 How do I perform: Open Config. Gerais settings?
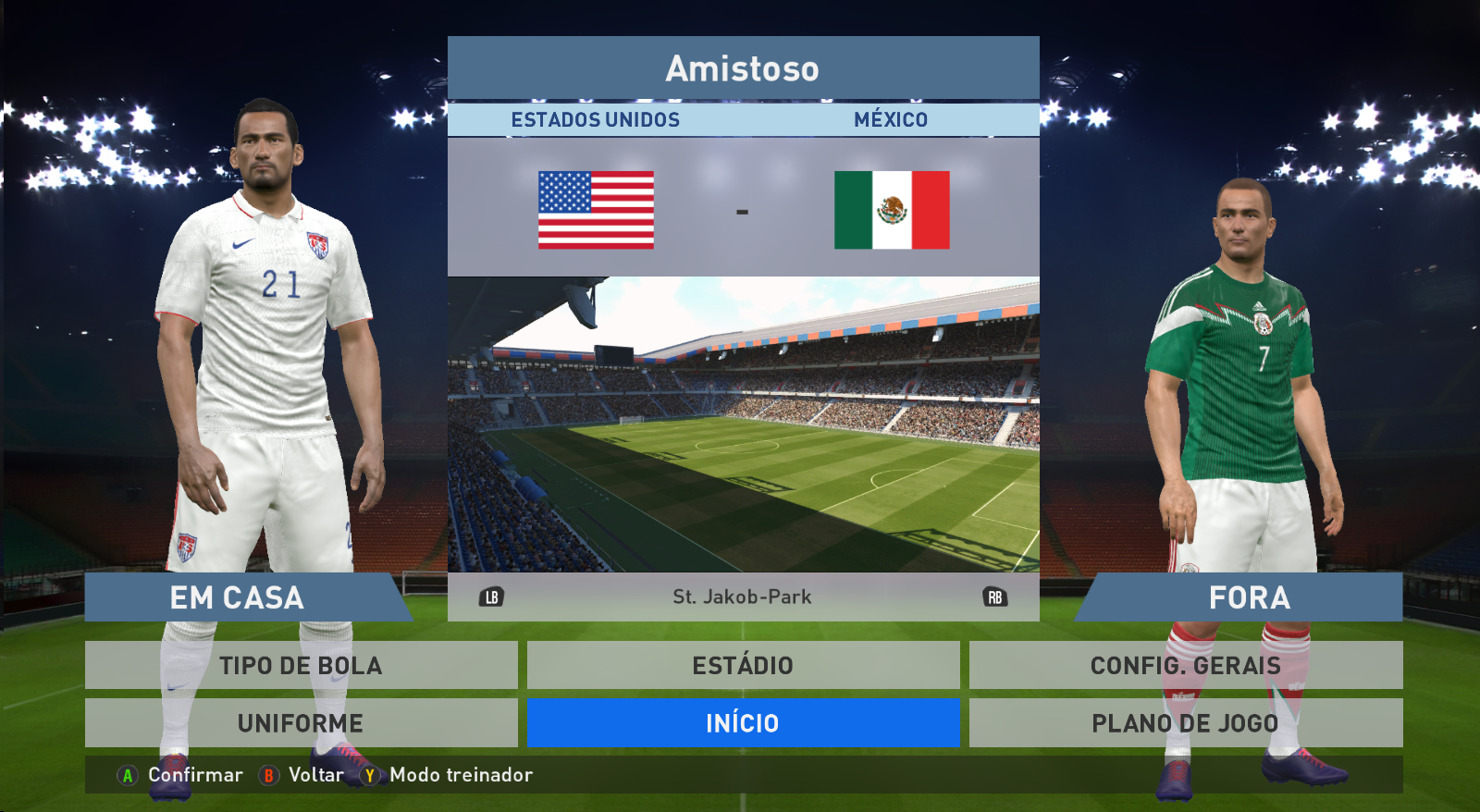[x=1185, y=665]
